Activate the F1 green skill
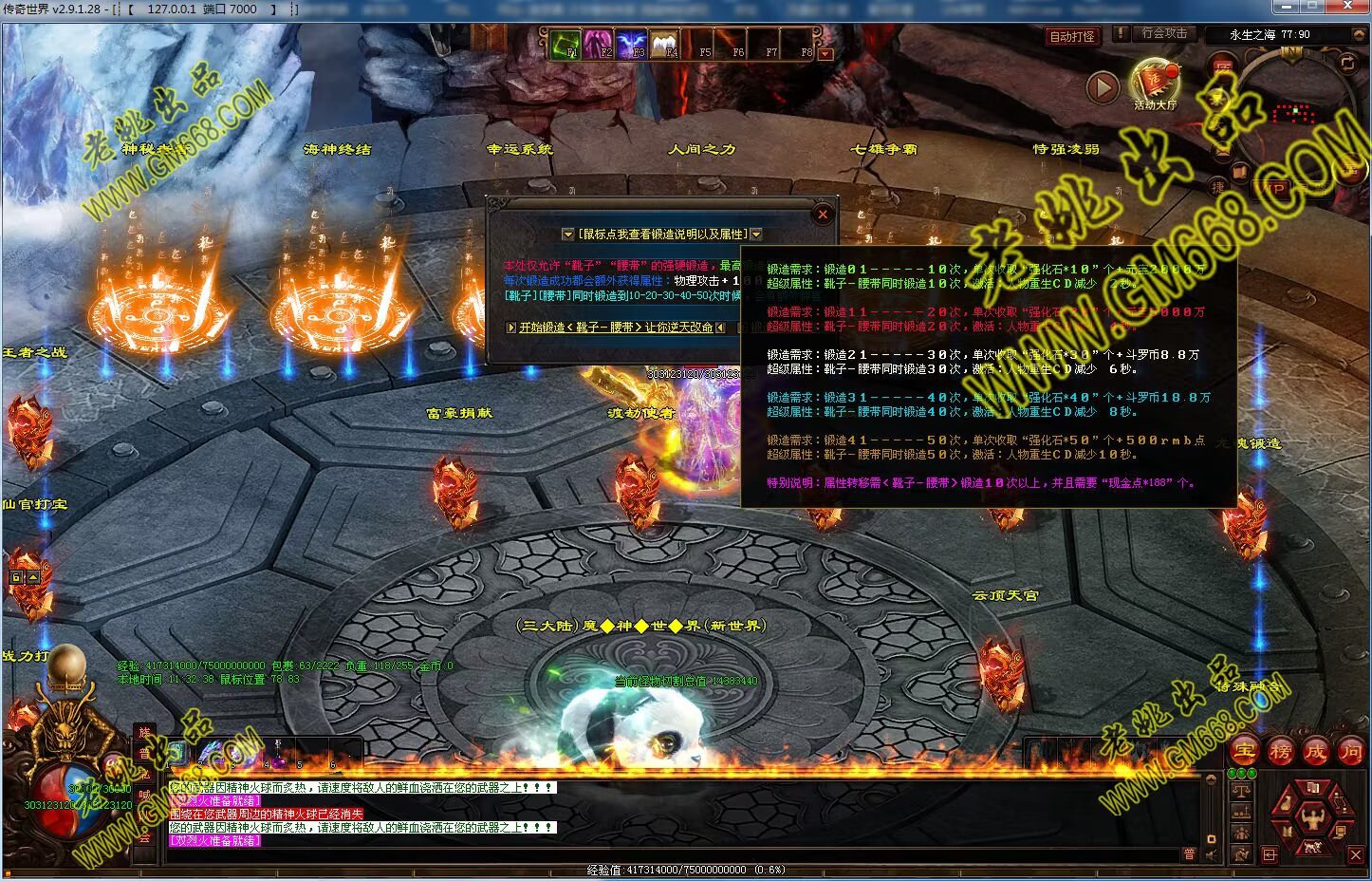 point(566,45)
